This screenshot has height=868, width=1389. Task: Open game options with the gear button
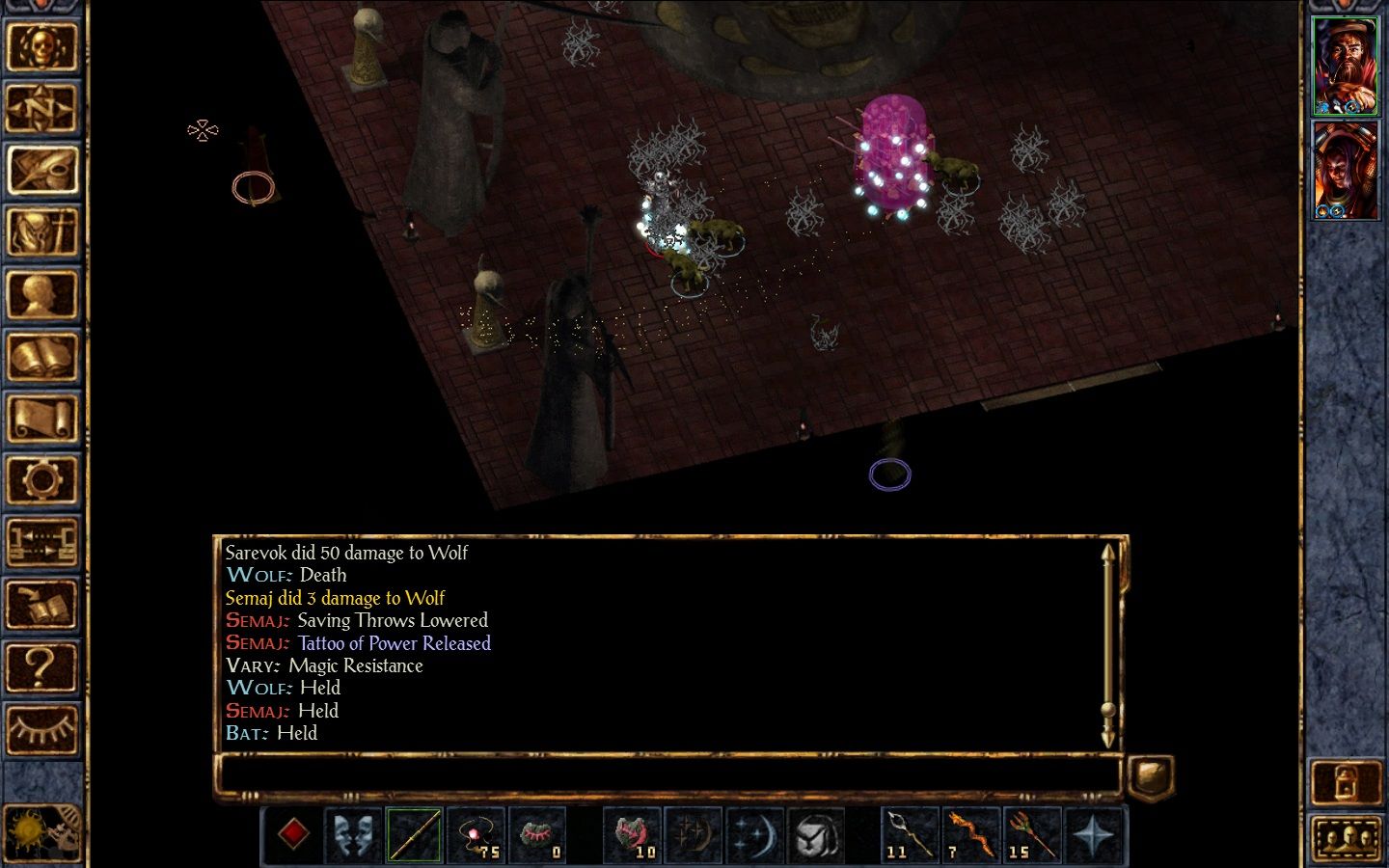(41, 480)
